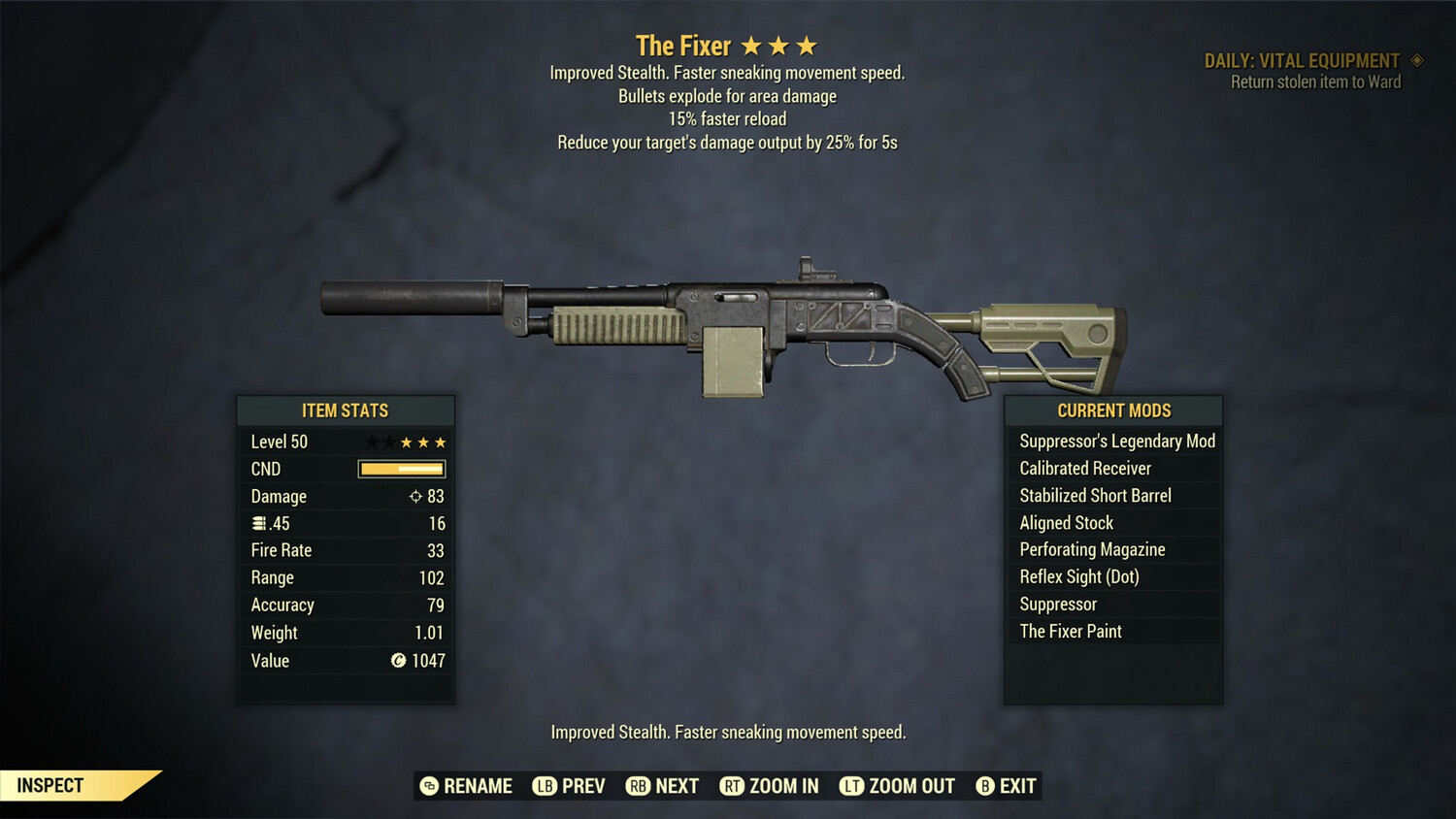1456x819 pixels.
Task: Select the EXIT option
Action: (x=1017, y=786)
